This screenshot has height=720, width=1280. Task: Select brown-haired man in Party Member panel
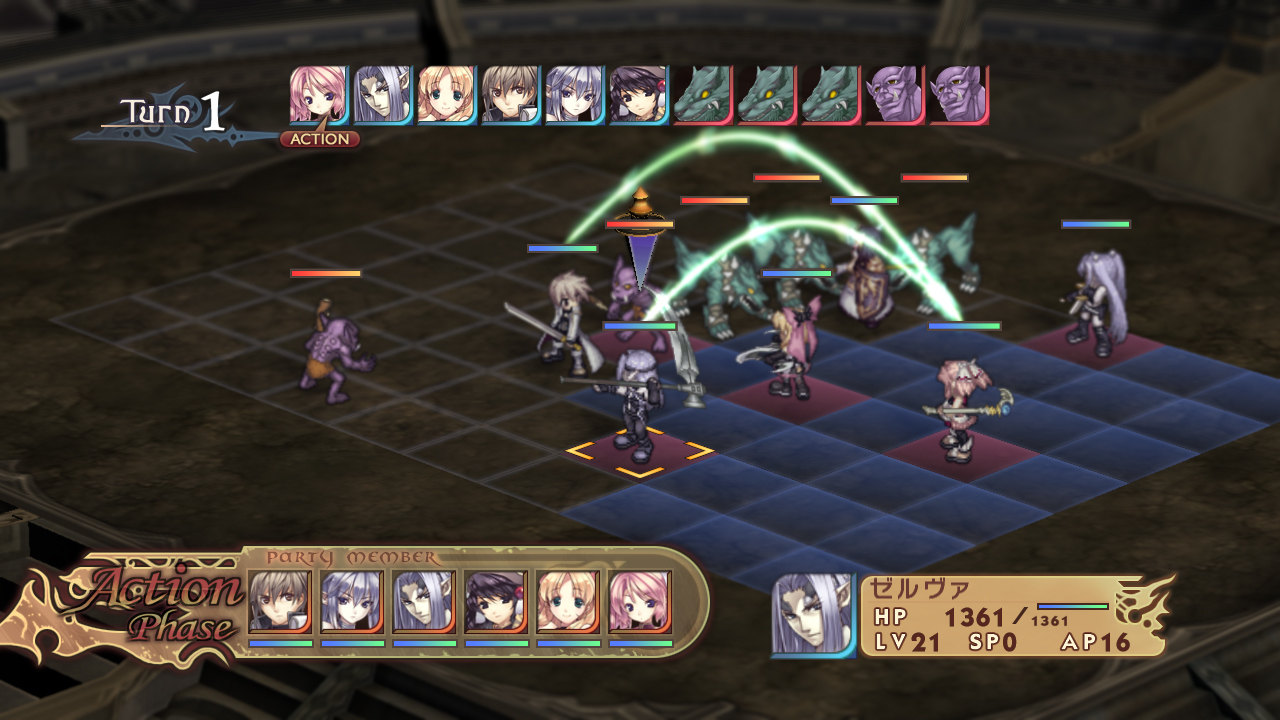click(280, 602)
